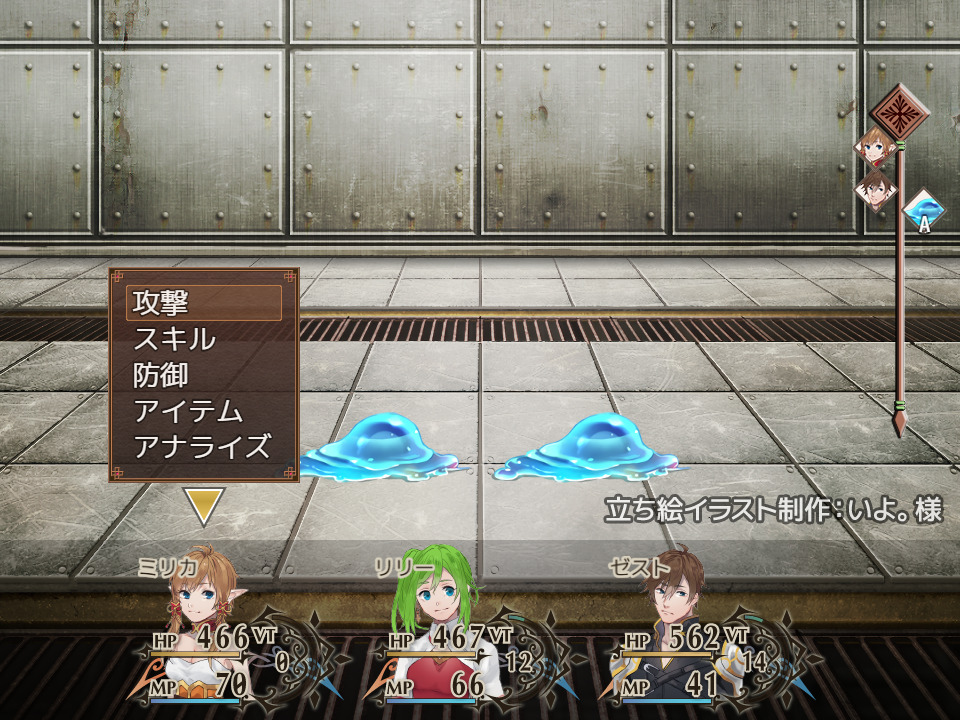The image size is (960, 720).
Task: Click the brown-haired man's turn-order portrait
Action: (x=876, y=190)
